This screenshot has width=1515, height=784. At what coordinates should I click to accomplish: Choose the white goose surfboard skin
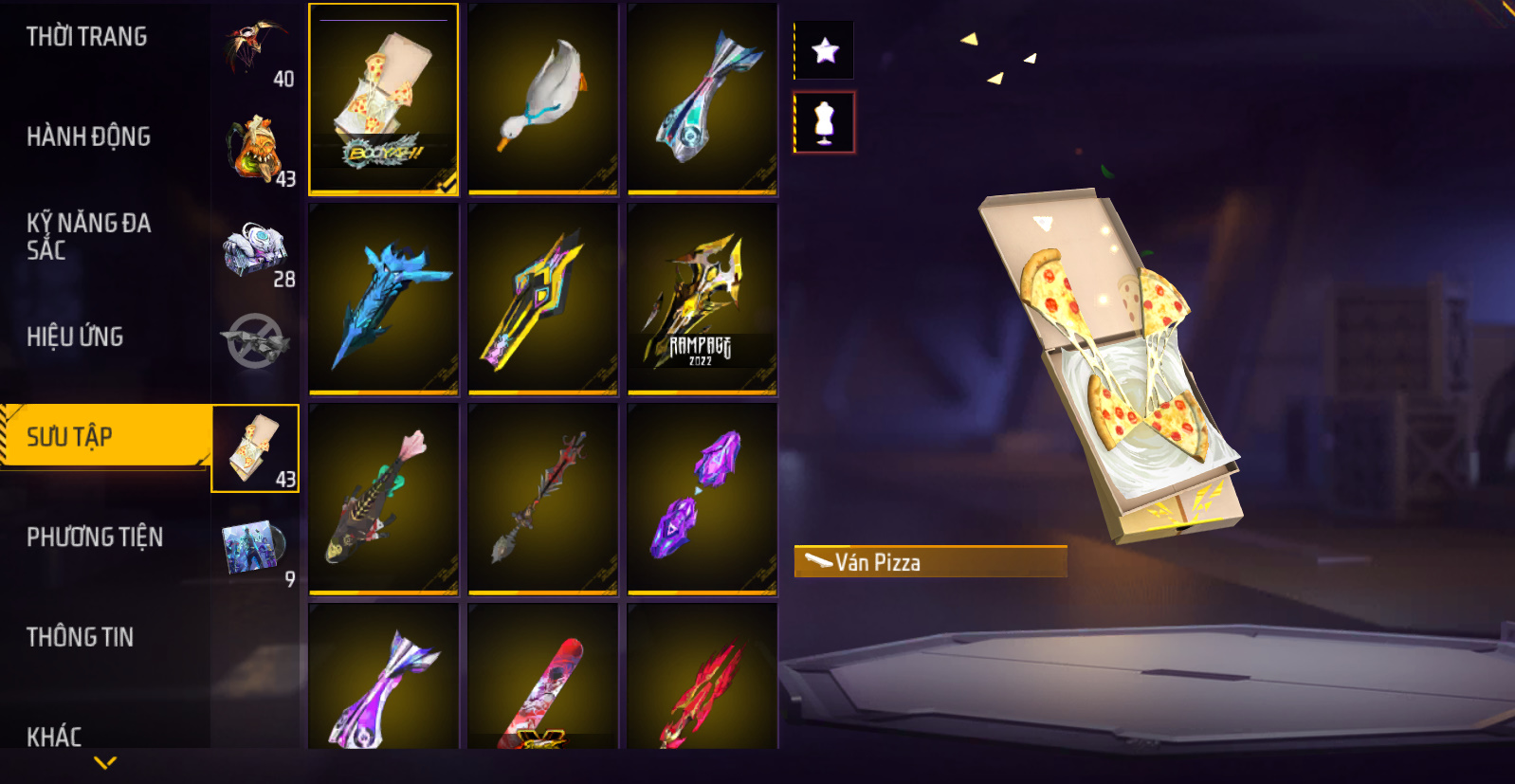[x=542, y=100]
